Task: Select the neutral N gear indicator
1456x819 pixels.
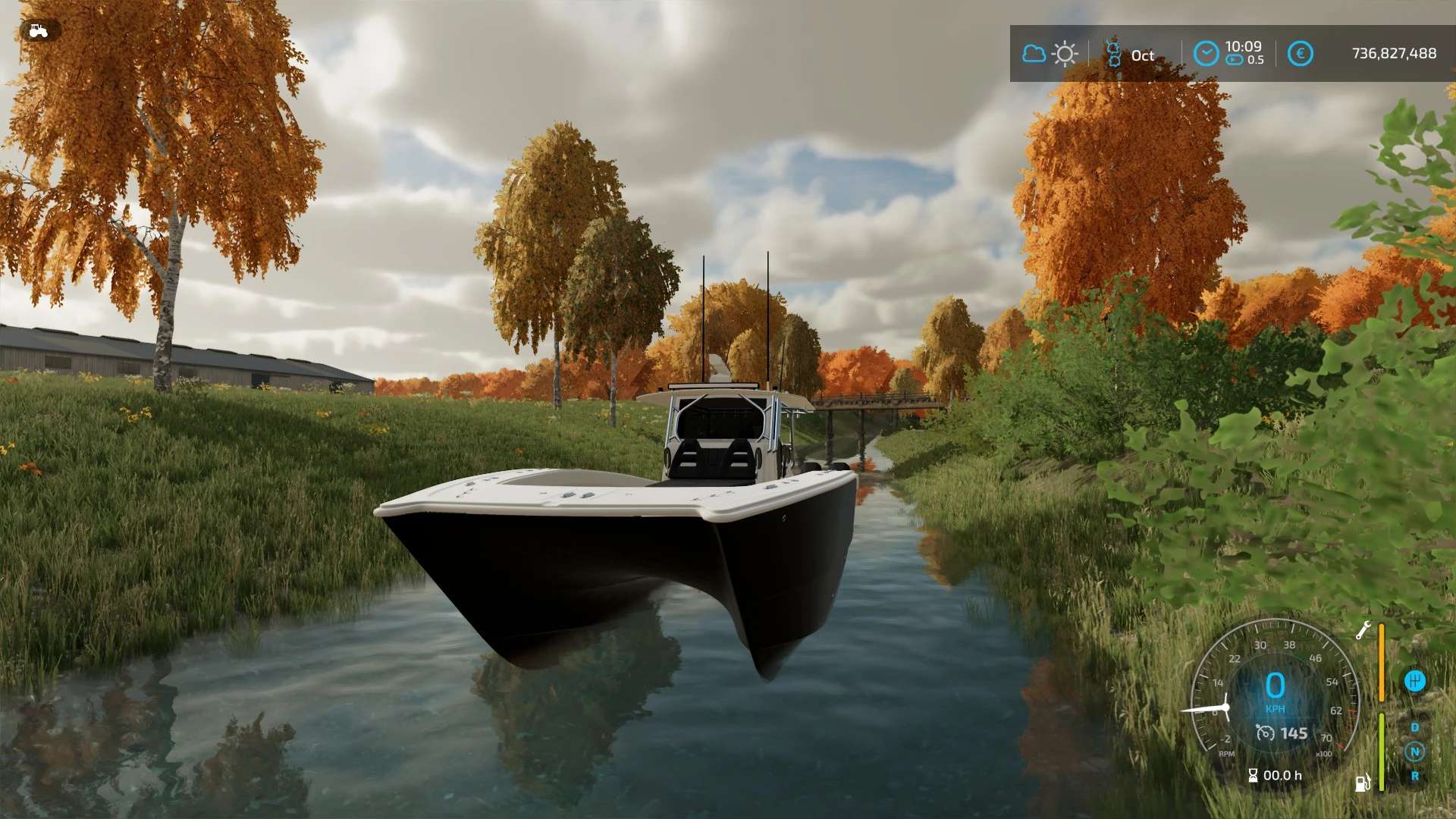Action: (x=1414, y=752)
